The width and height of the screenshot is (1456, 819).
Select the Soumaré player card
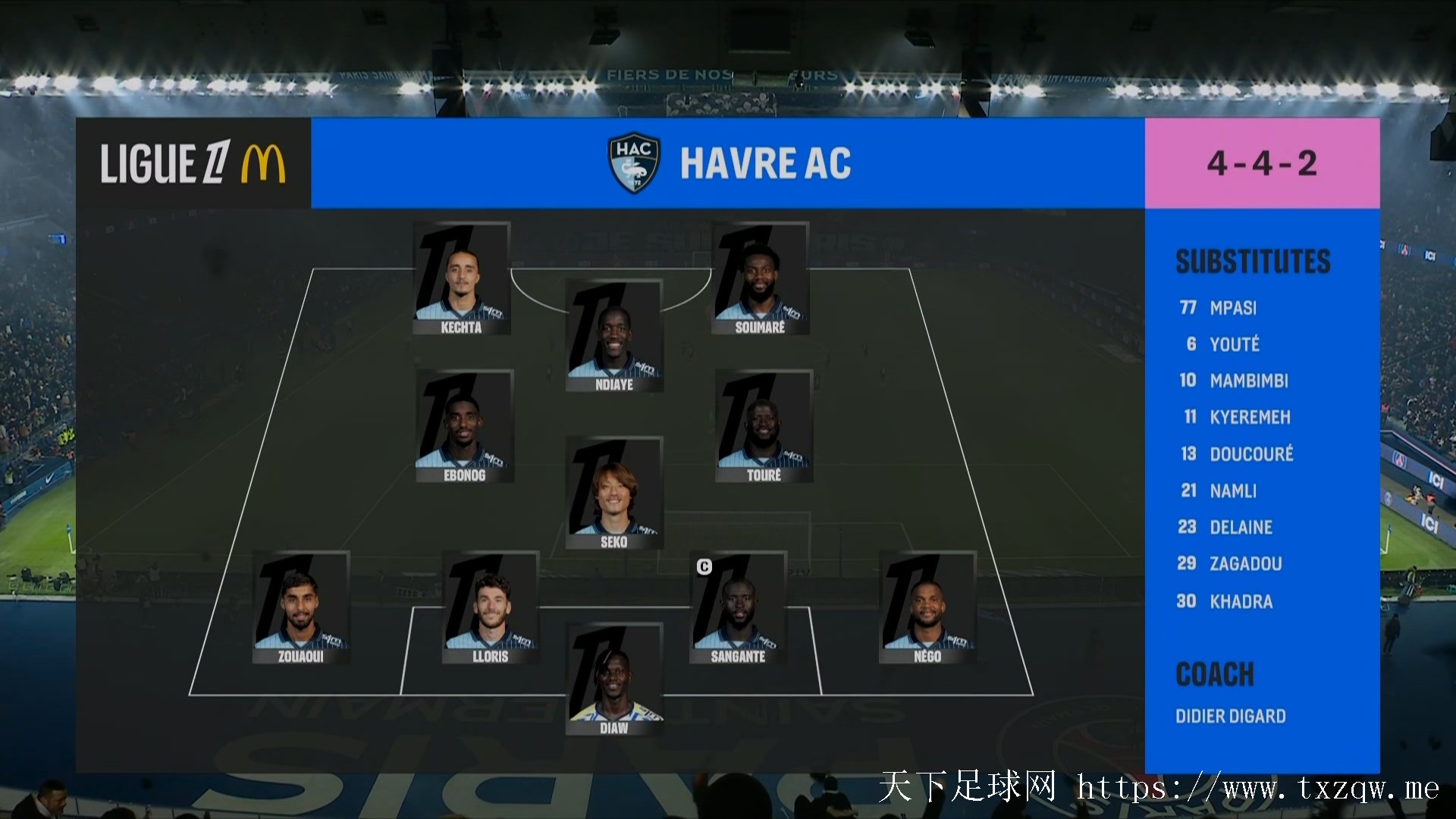760,278
